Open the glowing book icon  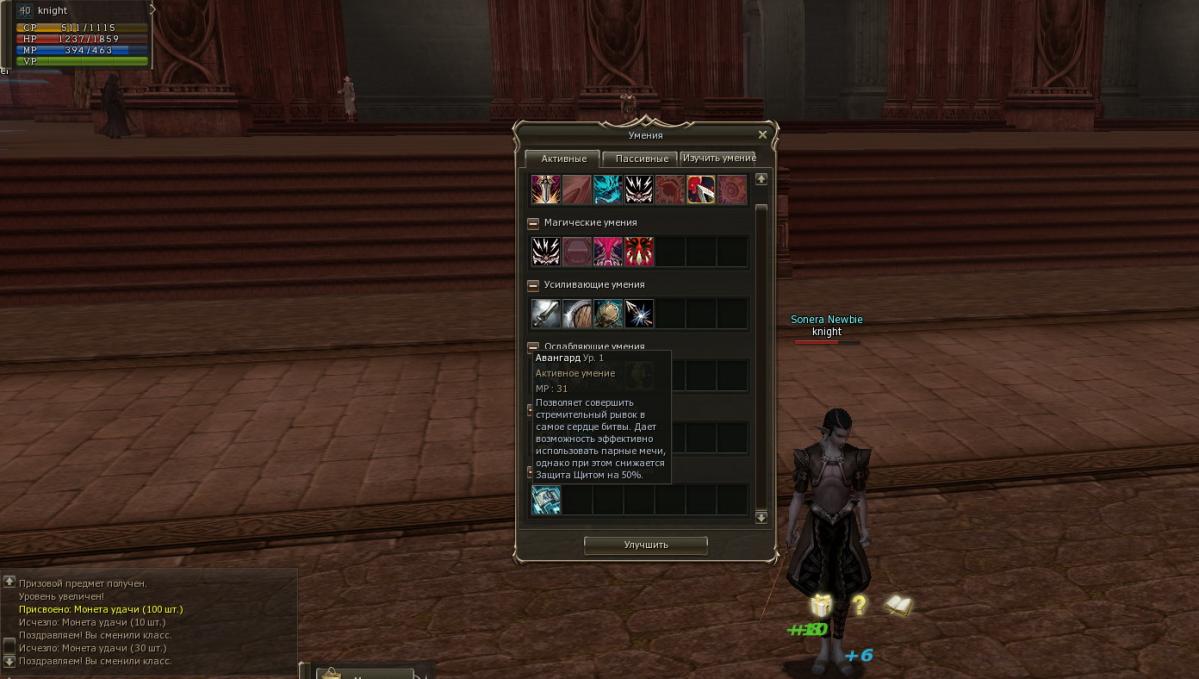(x=898, y=605)
